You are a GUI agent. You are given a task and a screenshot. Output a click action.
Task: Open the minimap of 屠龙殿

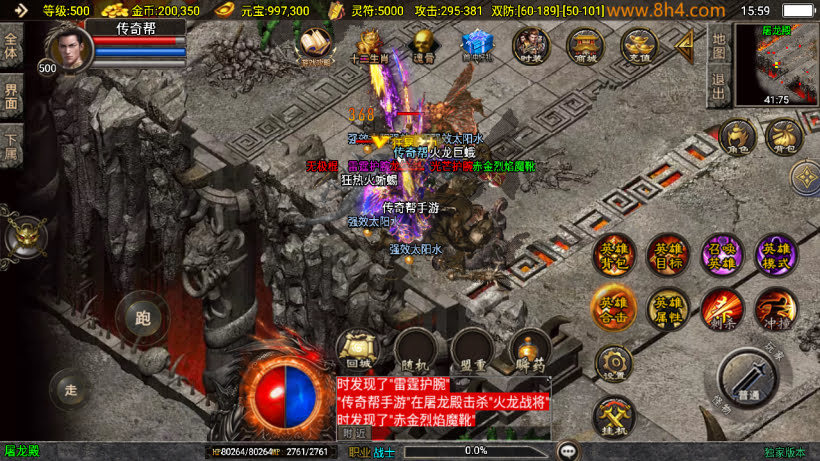pyautogui.click(x=776, y=63)
